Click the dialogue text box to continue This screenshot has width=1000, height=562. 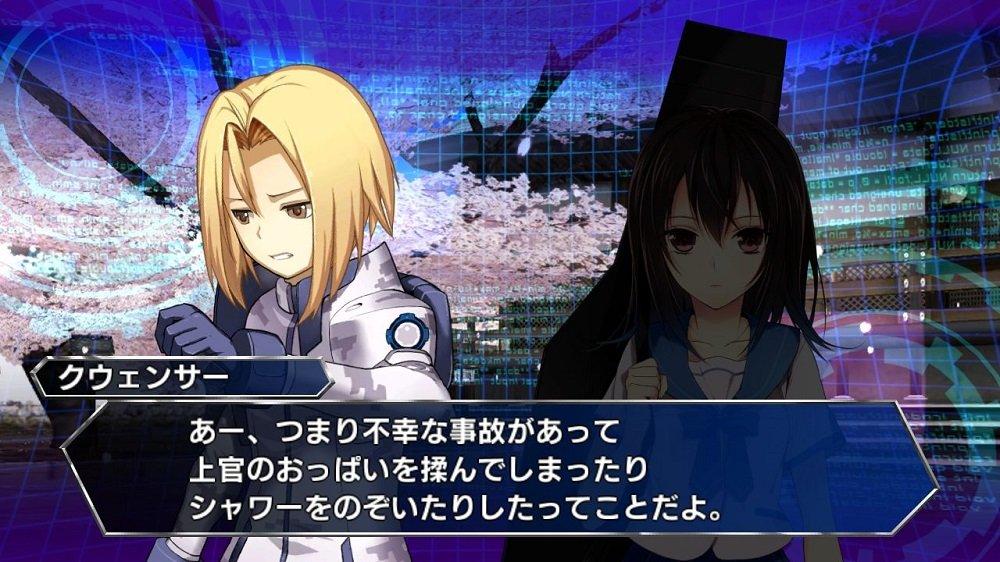point(500,470)
